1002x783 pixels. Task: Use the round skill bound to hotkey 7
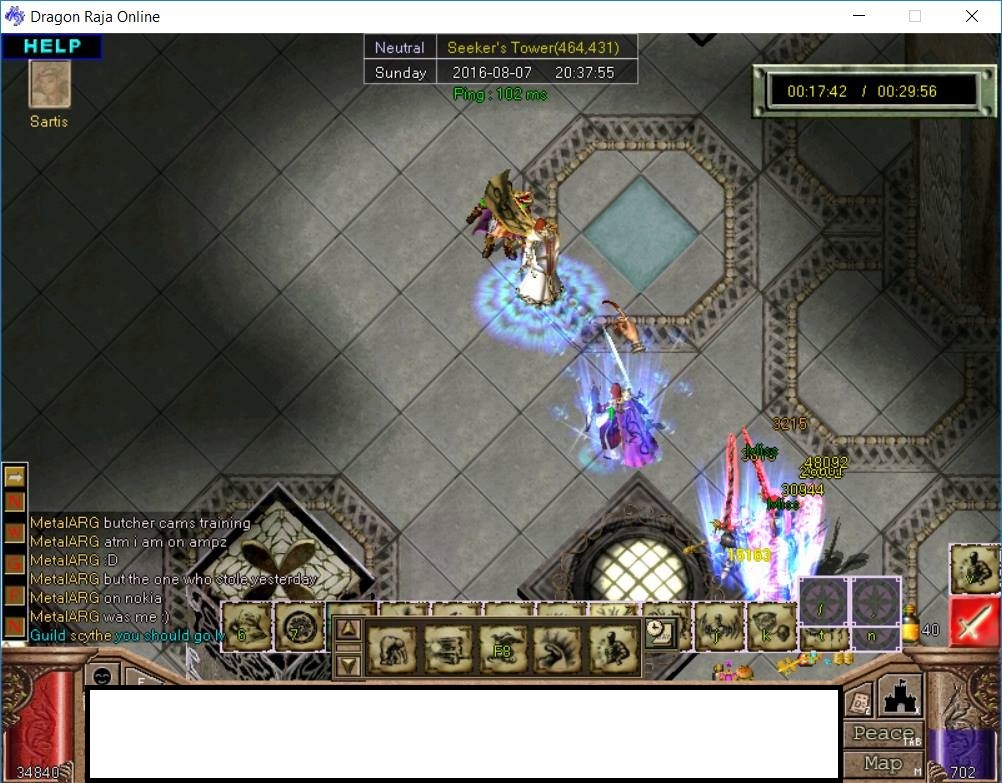[297, 627]
